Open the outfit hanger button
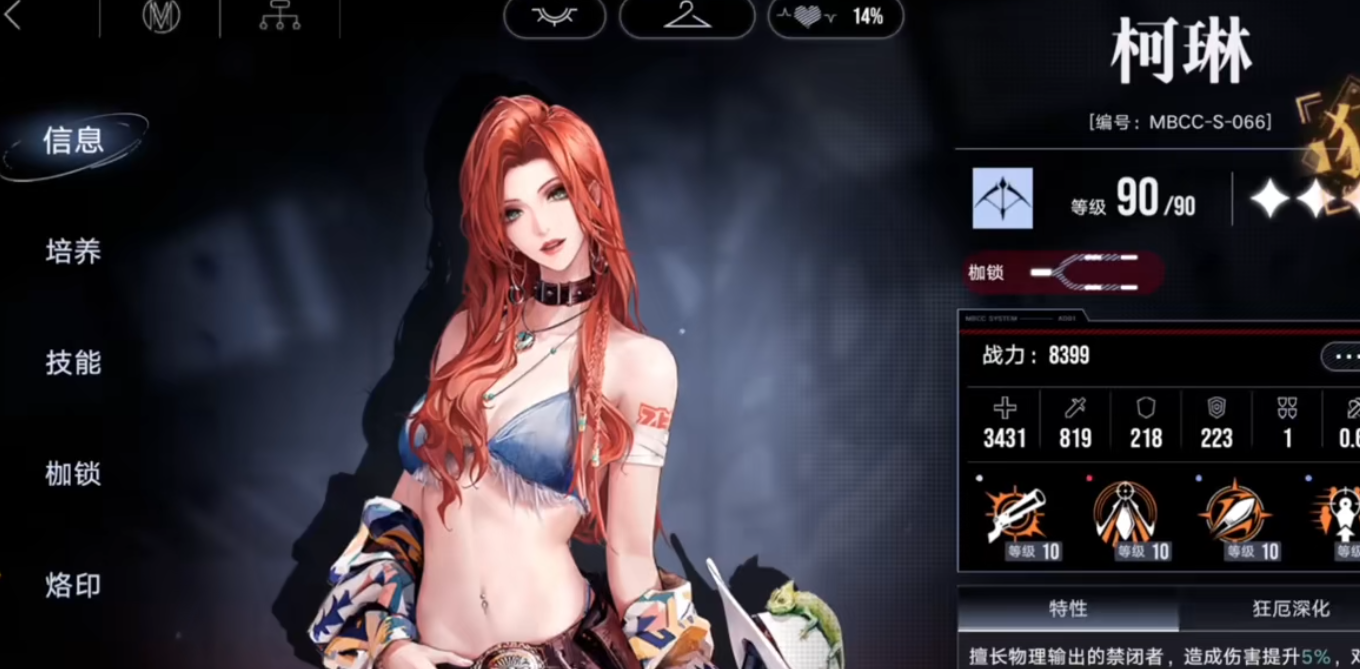 click(687, 17)
